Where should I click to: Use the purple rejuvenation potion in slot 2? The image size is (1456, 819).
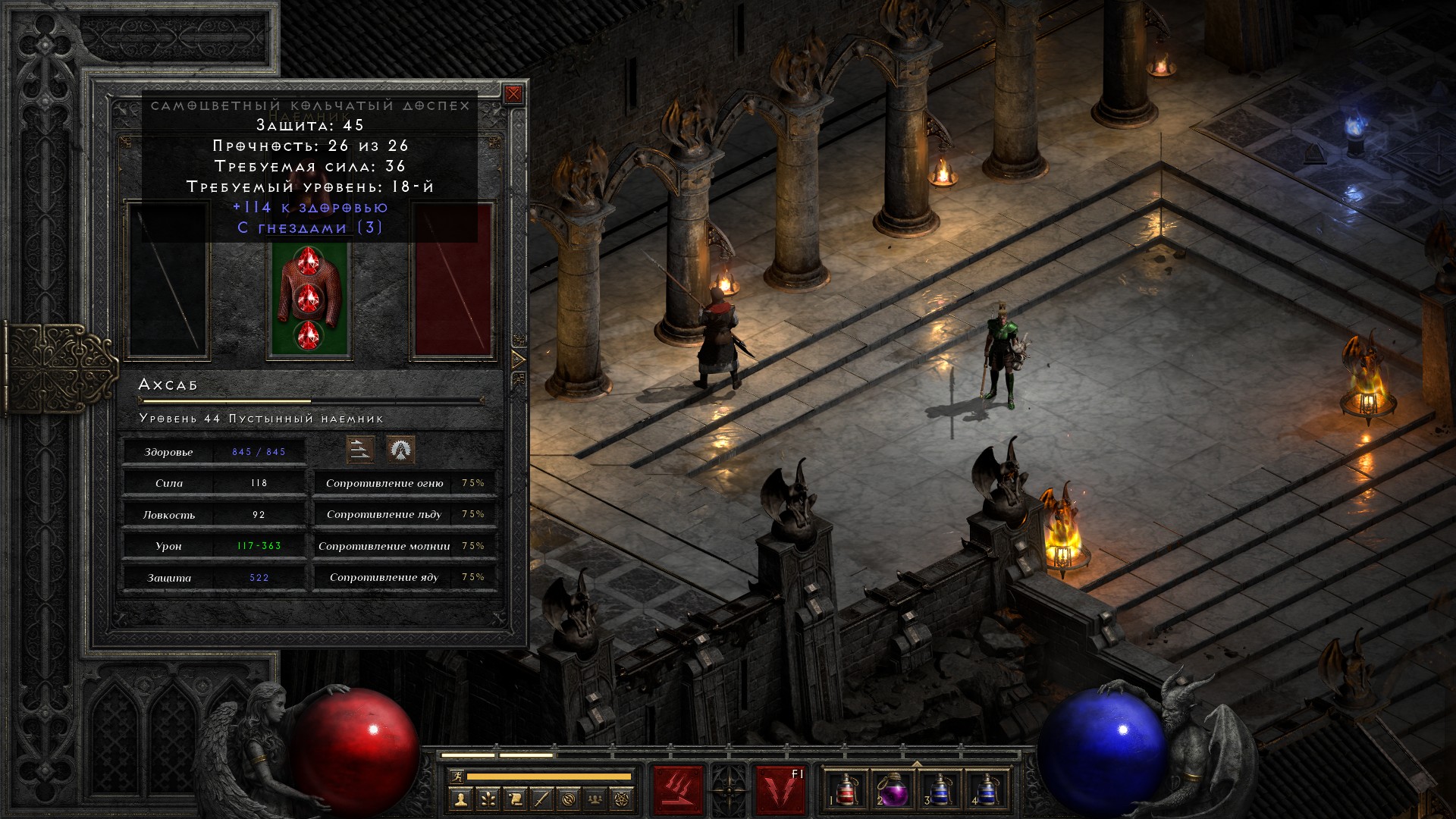tap(893, 789)
